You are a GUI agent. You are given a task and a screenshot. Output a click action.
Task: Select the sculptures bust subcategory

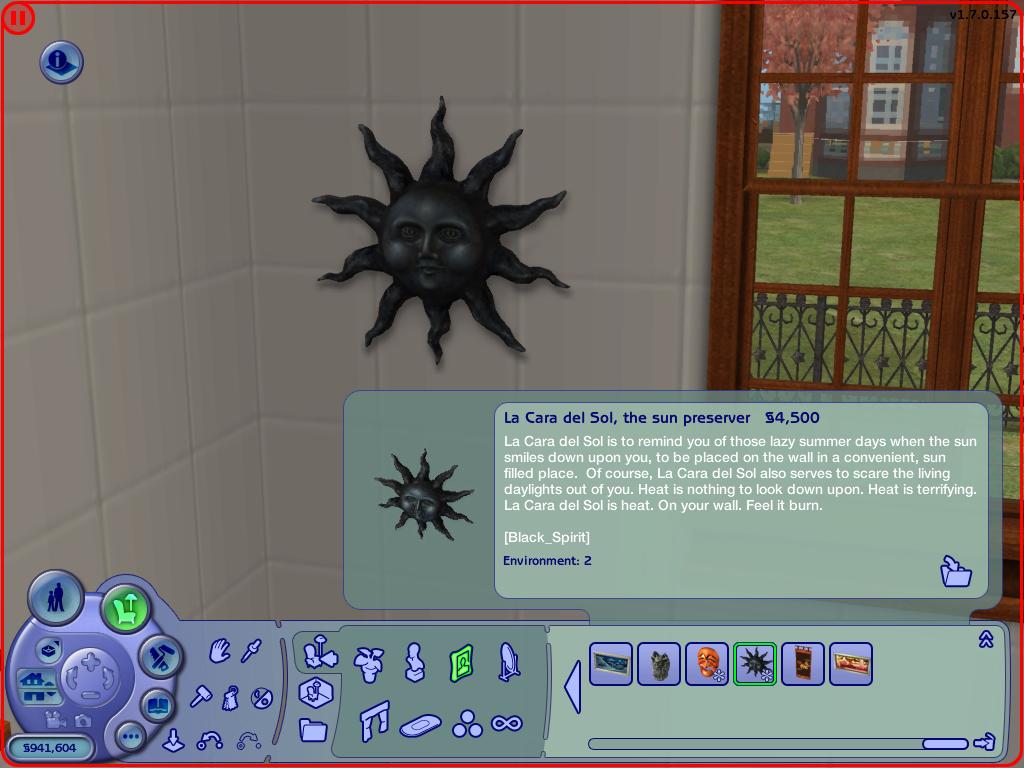(414, 661)
